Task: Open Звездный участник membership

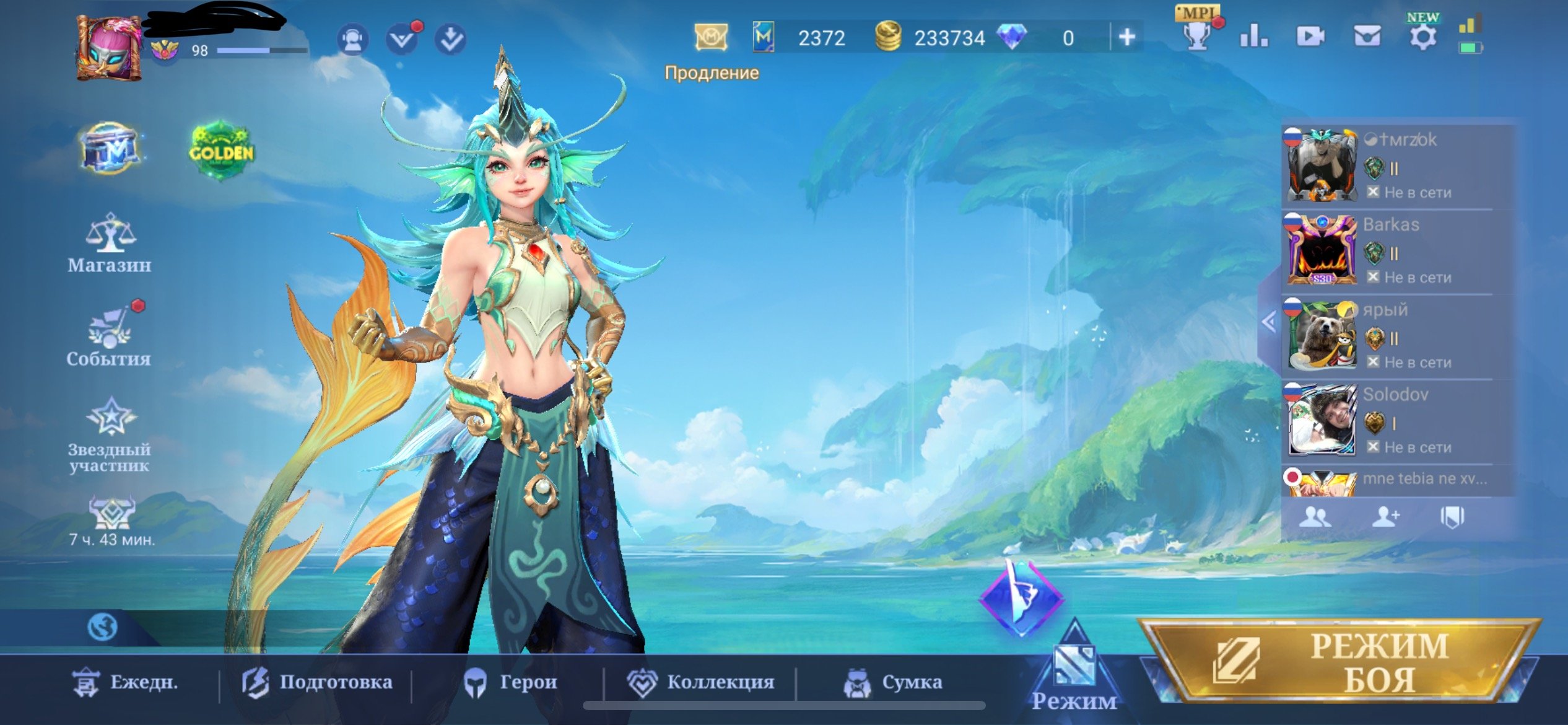Action: click(x=110, y=435)
